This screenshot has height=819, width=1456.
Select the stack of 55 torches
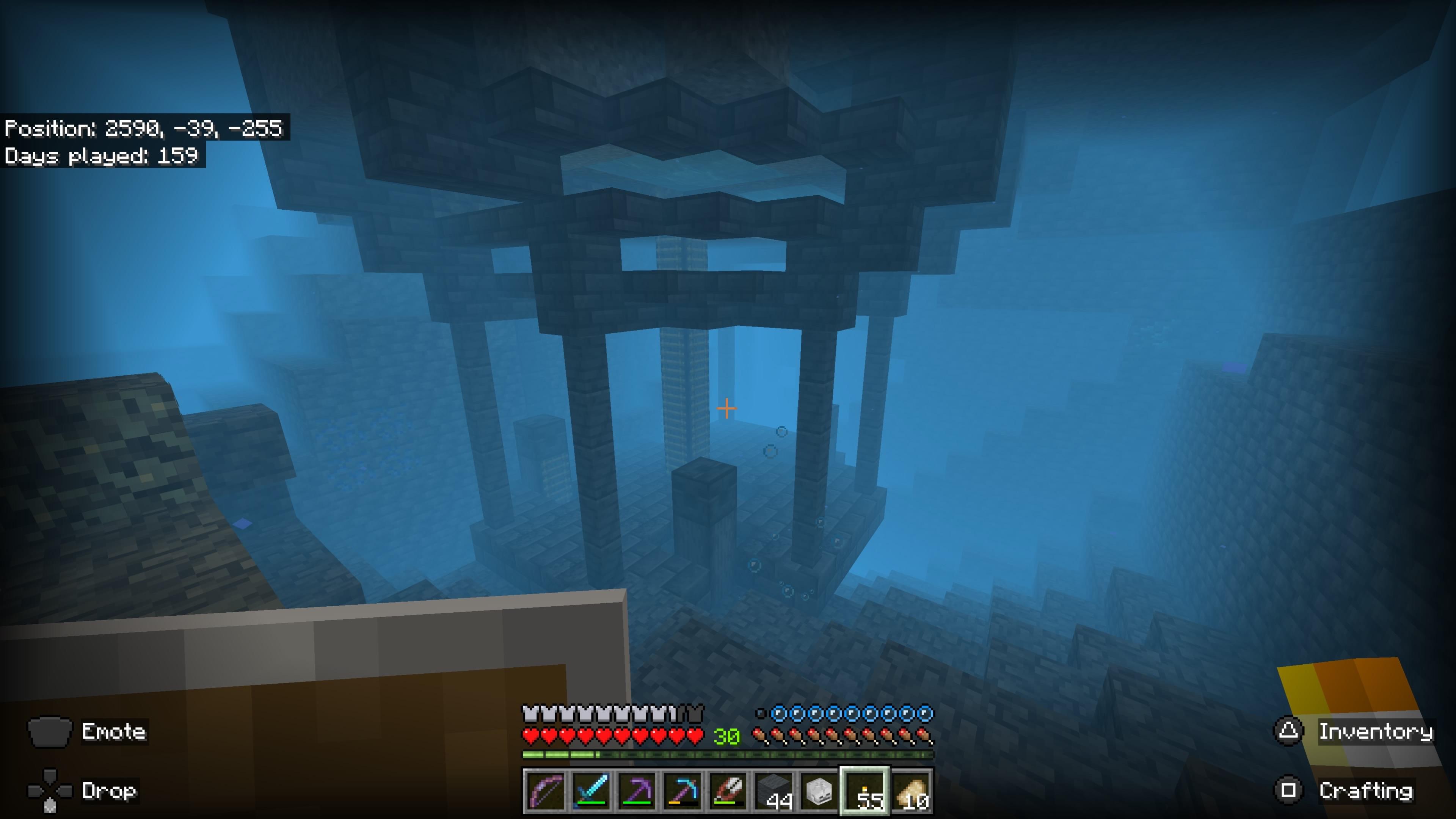(866, 791)
